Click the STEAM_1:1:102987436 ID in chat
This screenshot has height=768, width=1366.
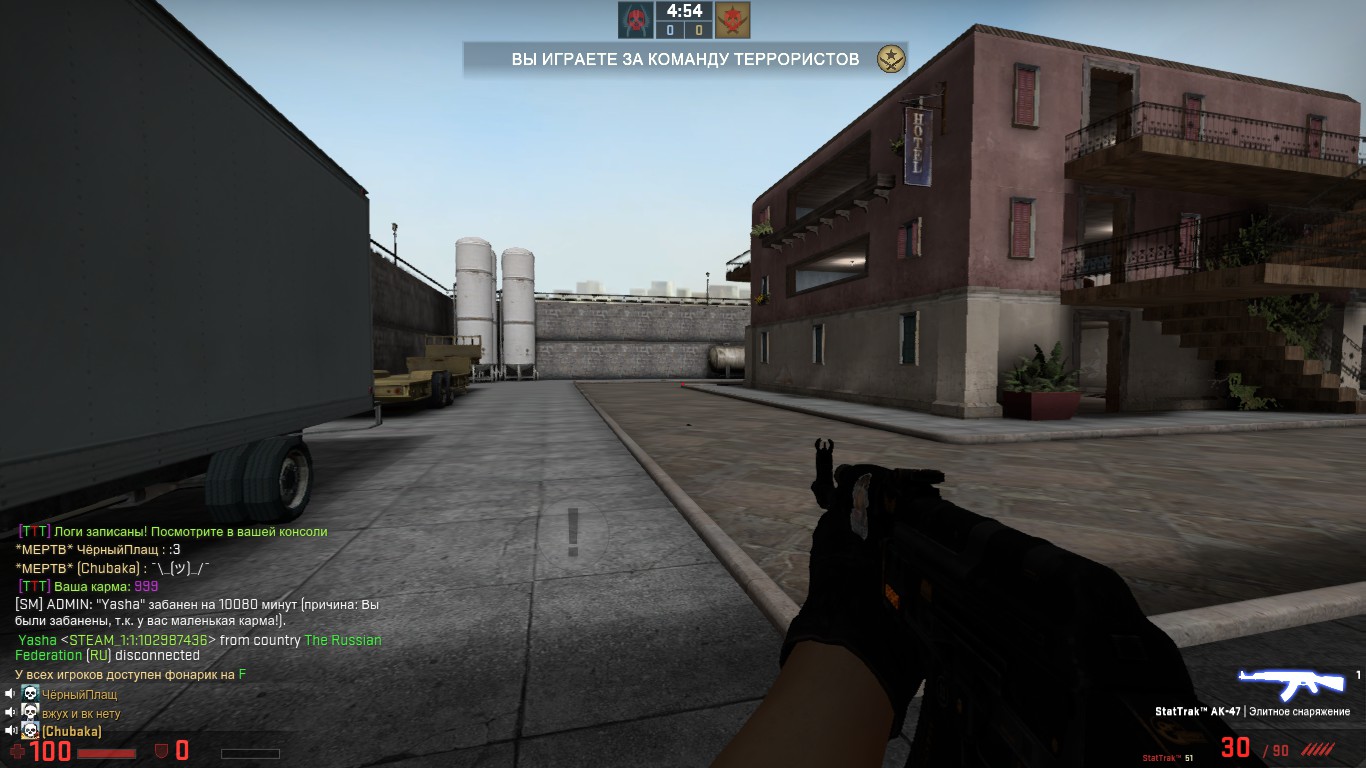(139, 640)
